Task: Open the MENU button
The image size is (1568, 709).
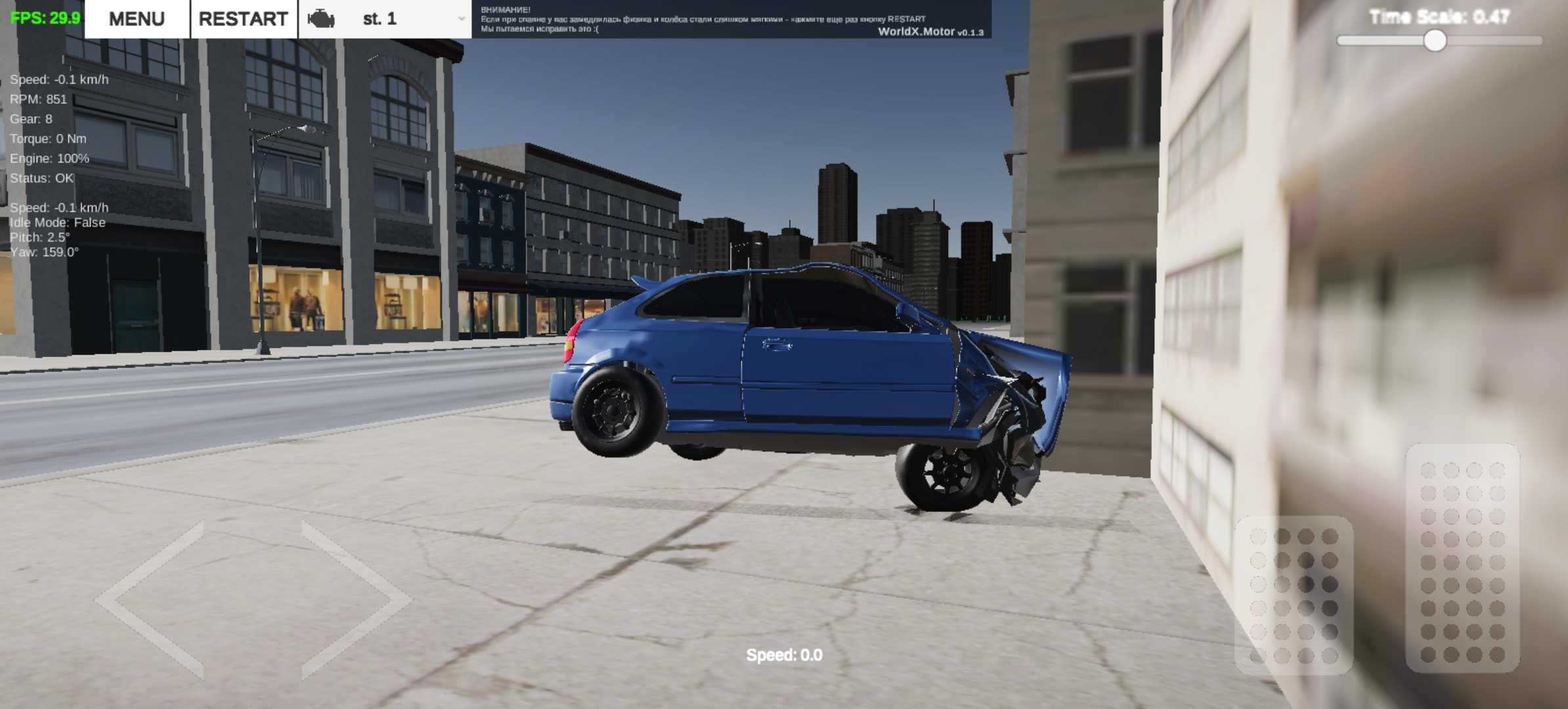Action: pyautogui.click(x=137, y=19)
